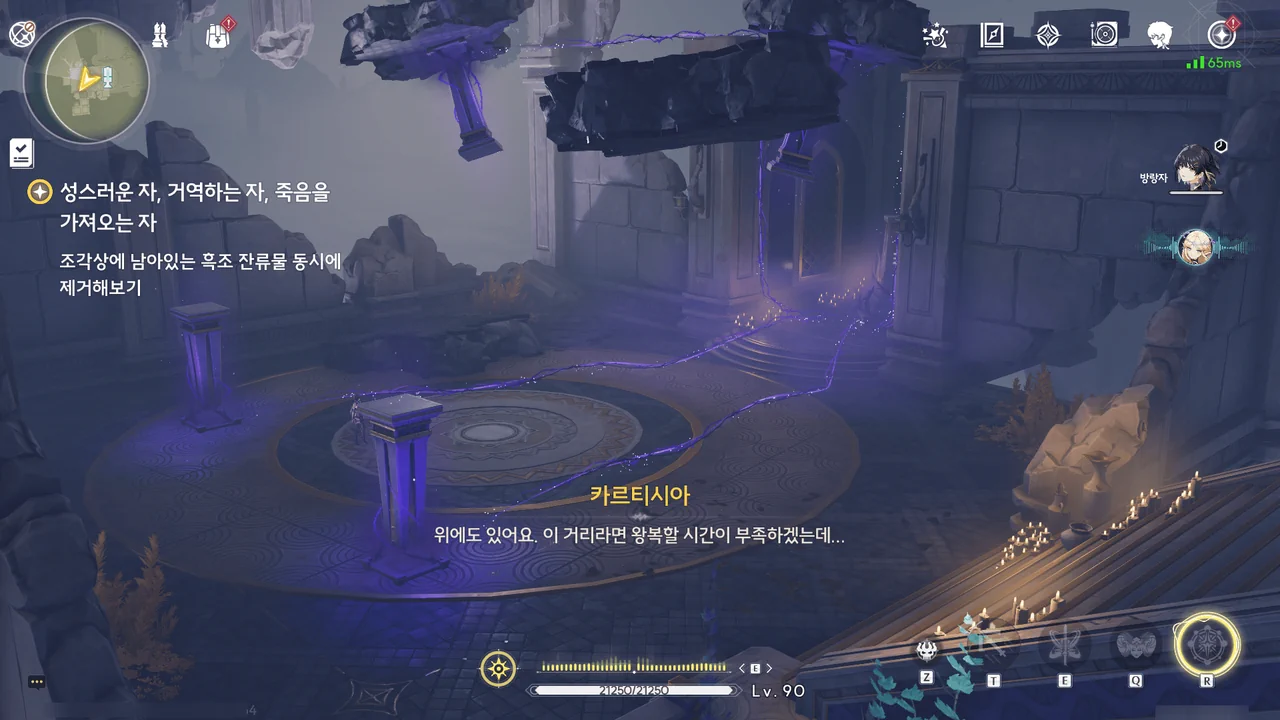The height and width of the screenshot is (720, 1280).
Task: Open the circular minimap
Action: coord(86,80)
